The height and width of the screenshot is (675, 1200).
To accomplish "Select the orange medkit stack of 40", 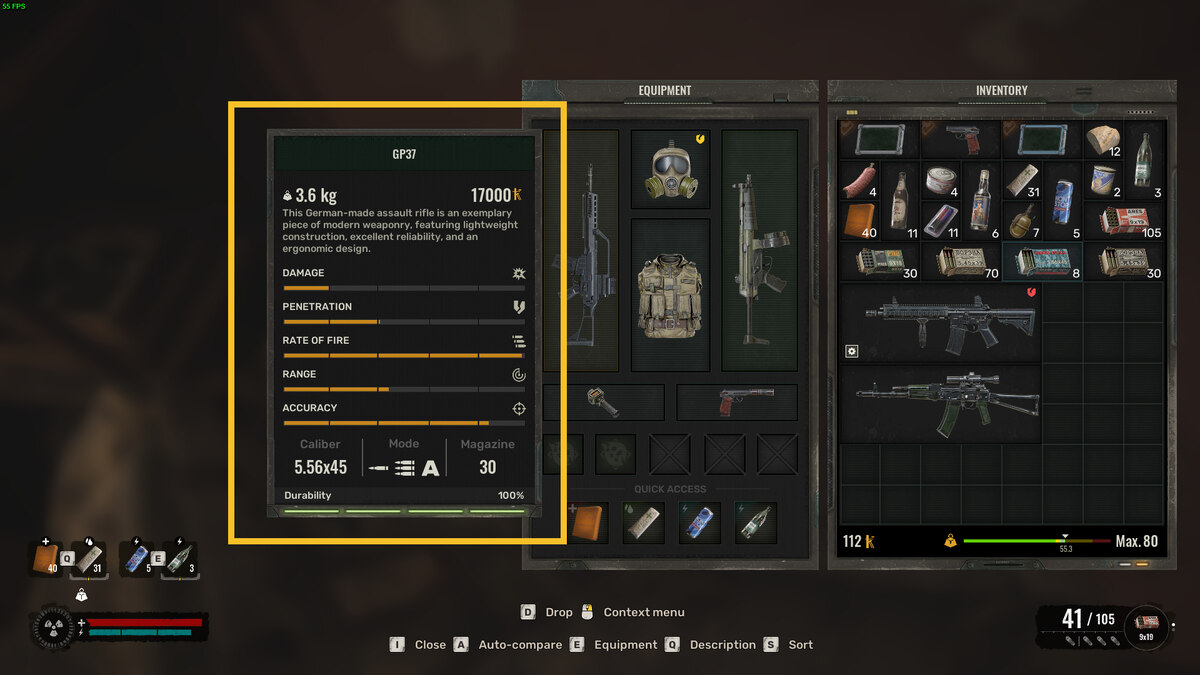I will coord(859,221).
